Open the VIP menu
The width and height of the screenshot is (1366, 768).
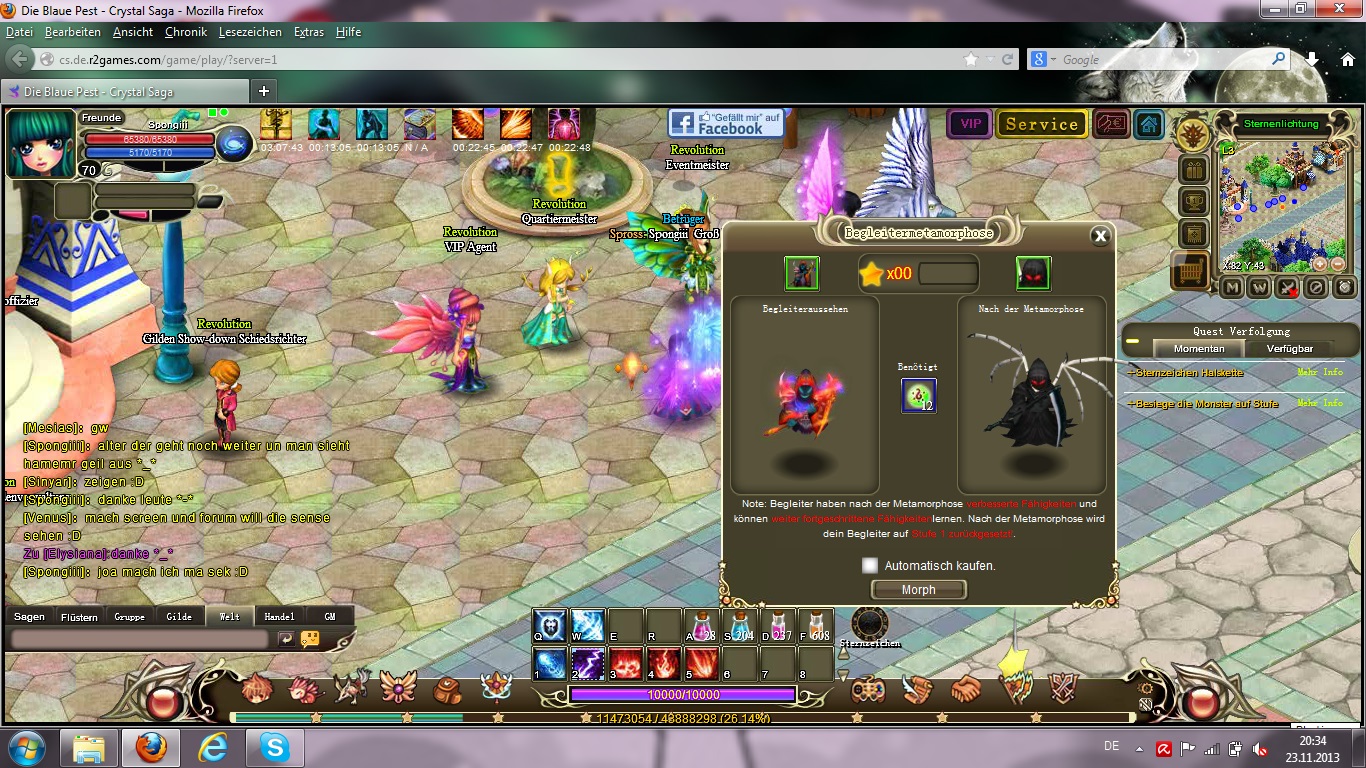pos(969,124)
